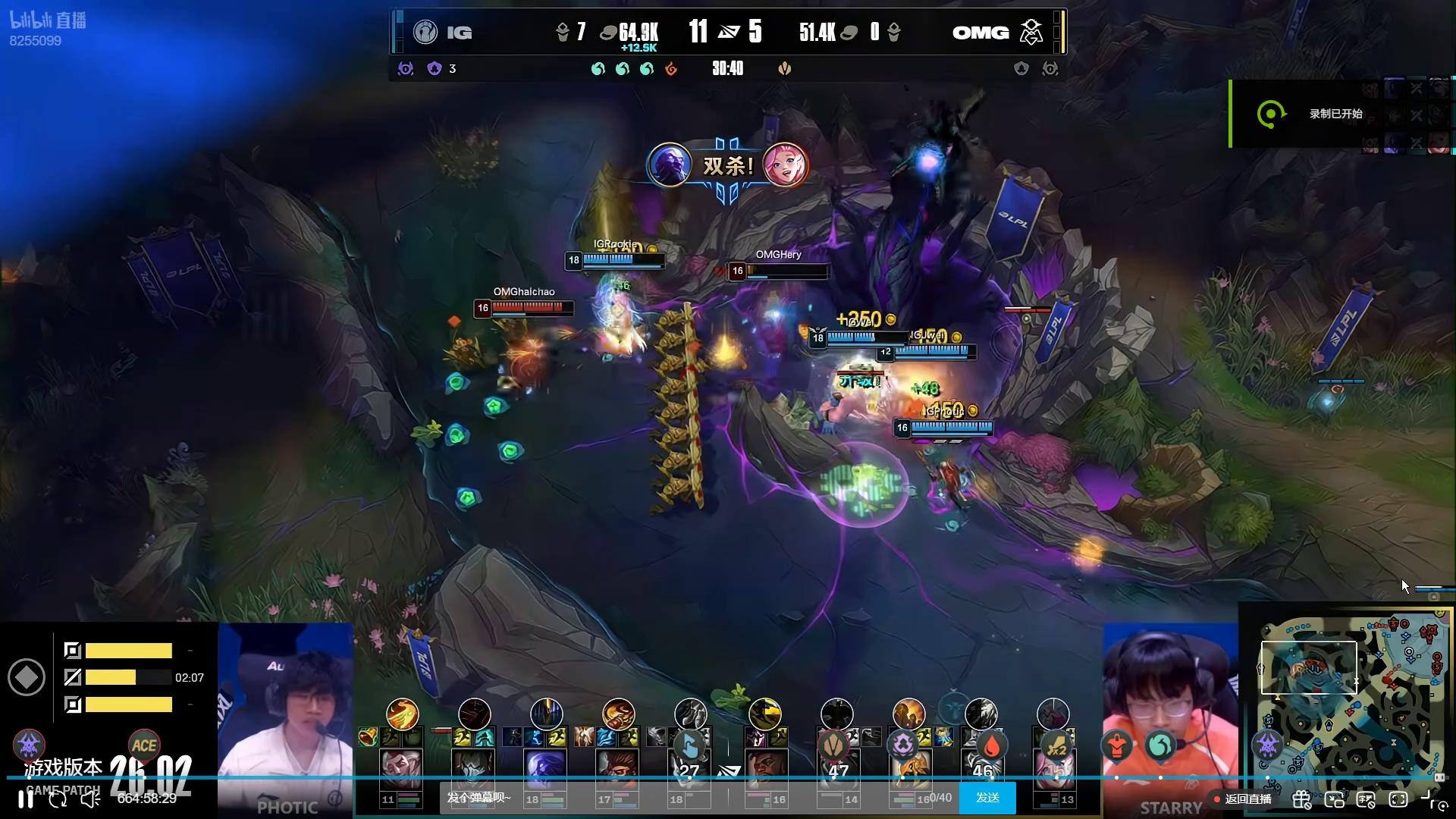Jump to the ACE timeline marker
The image size is (1456, 819).
143,745
